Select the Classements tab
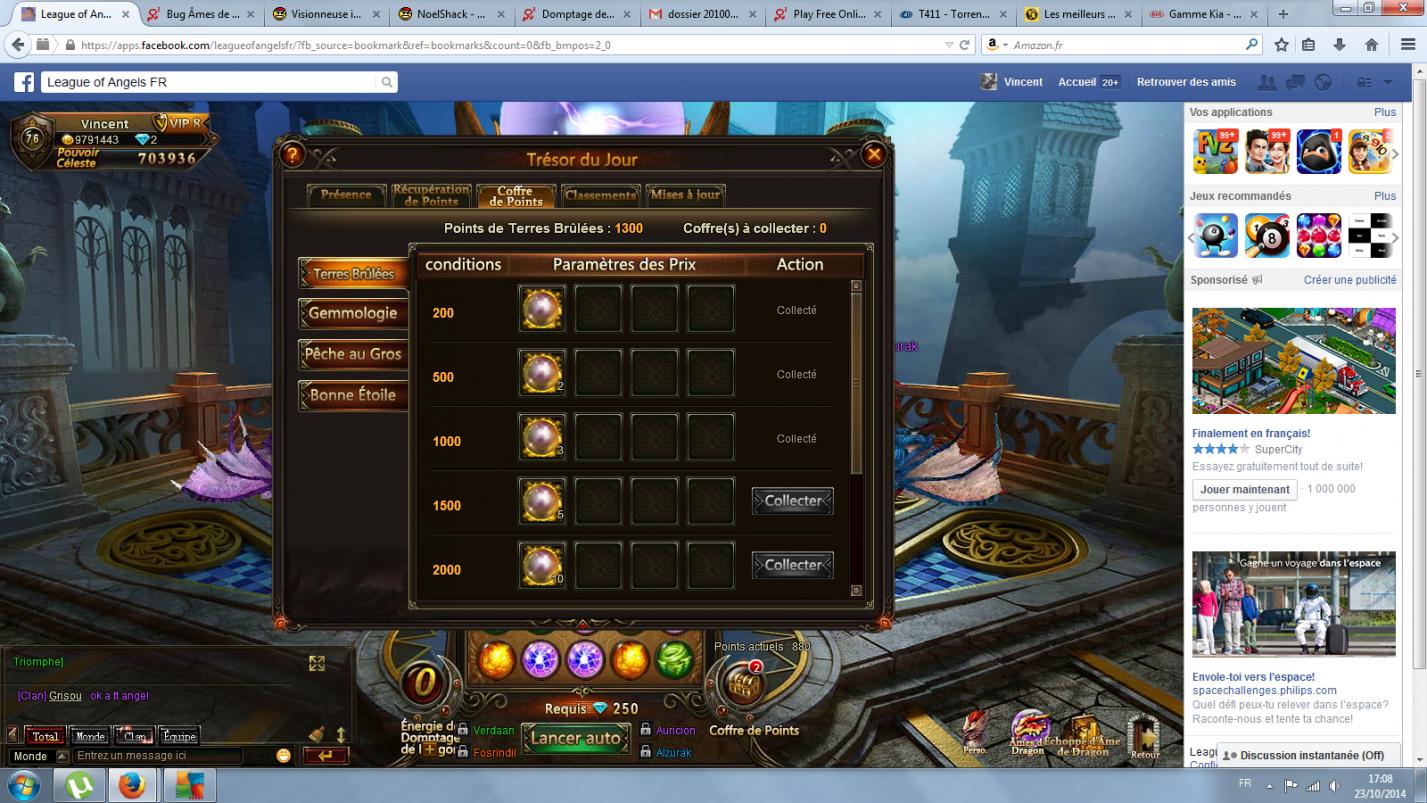Screen dimensions: 1427x803 point(600,195)
